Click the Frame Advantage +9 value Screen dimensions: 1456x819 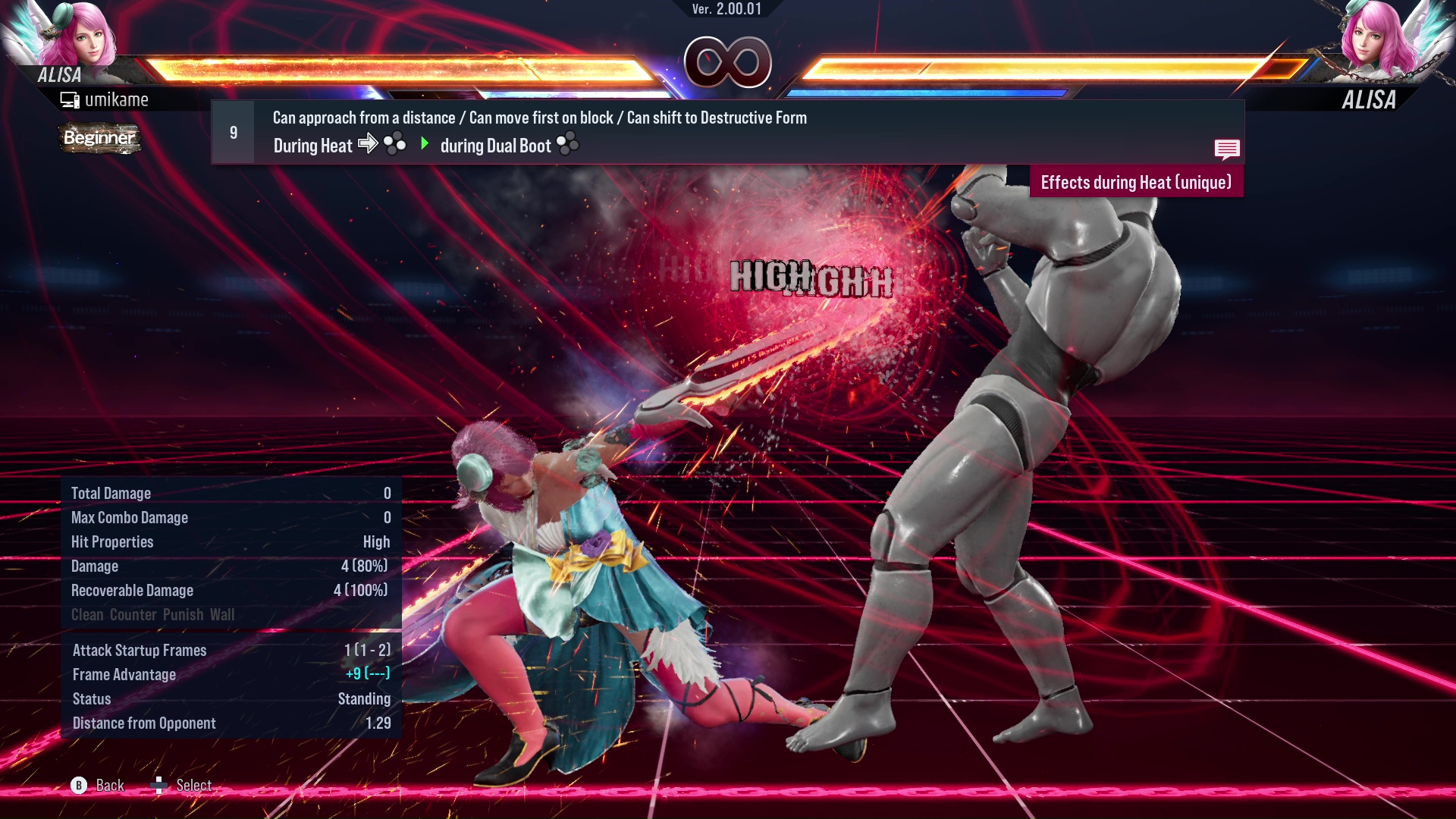point(366,674)
